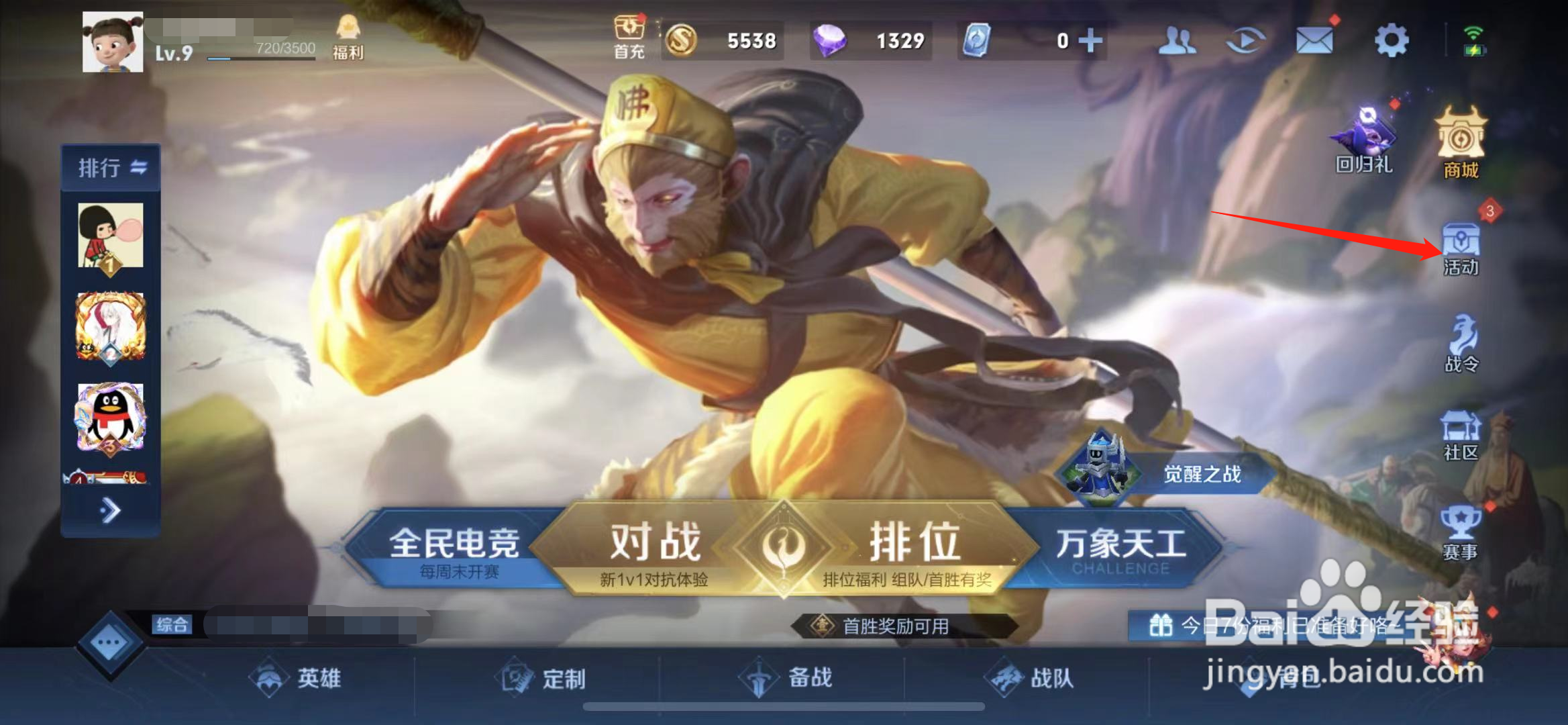
Task: Add voucher currency with plus button
Action: pyautogui.click(x=1090, y=40)
